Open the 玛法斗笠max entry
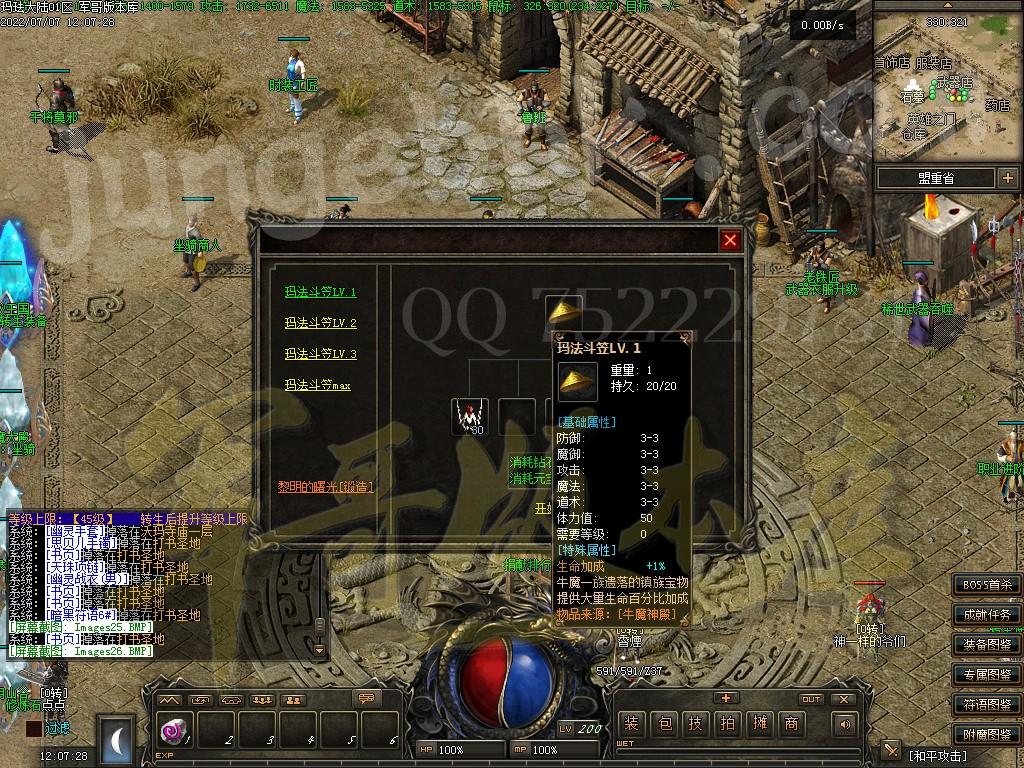The image size is (1024, 768). (x=317, y=385)
